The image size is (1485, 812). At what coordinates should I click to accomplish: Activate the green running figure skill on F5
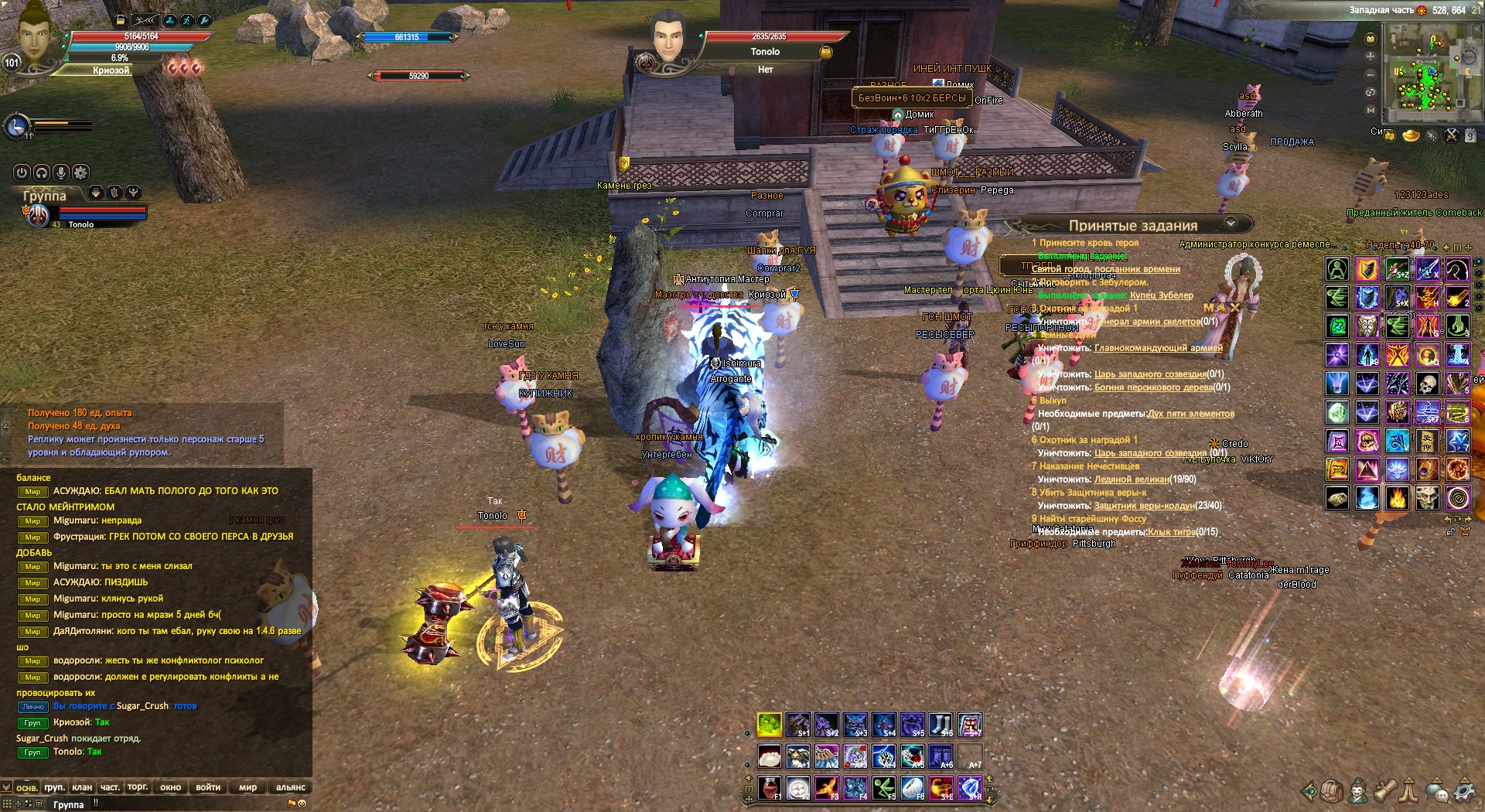click(x=883, y=788)
